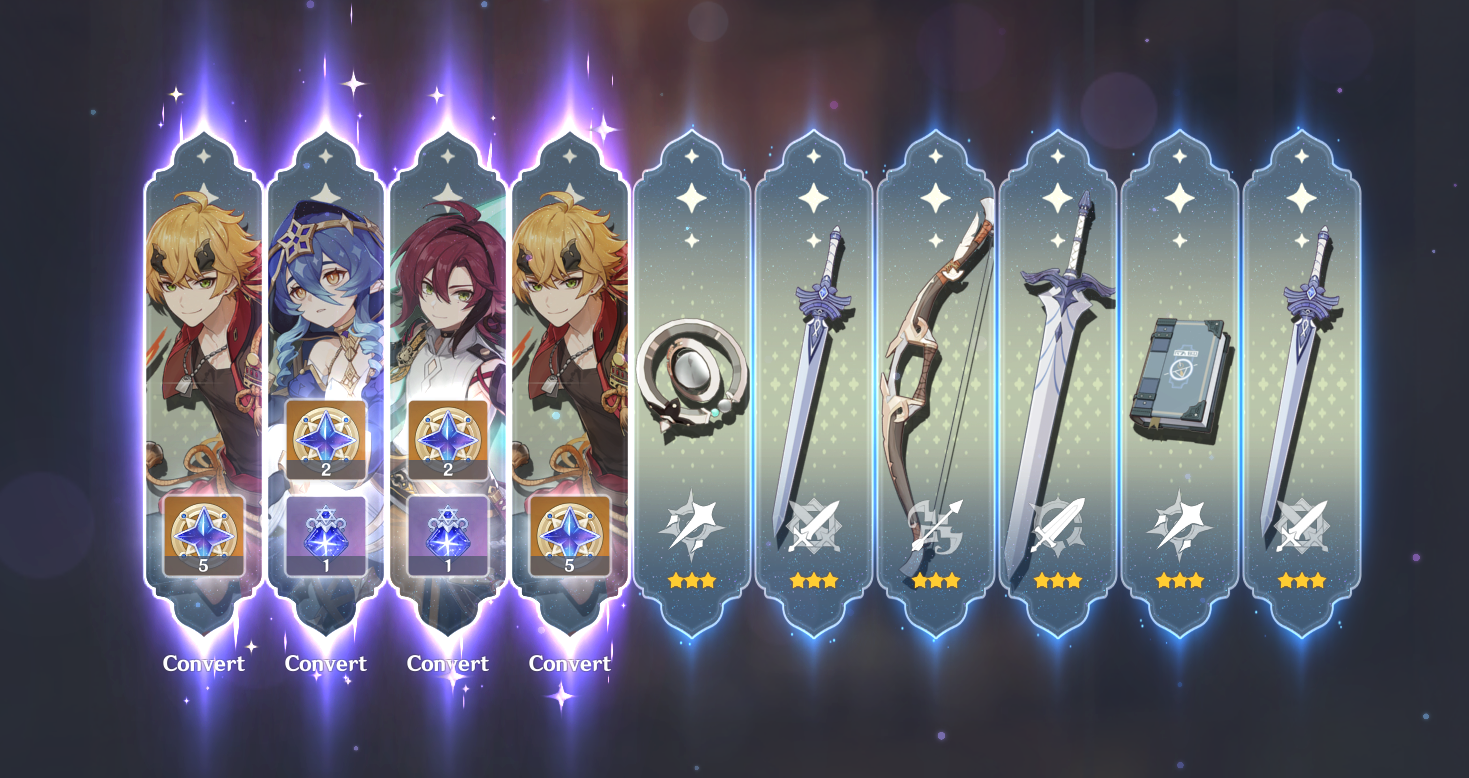Screen dimensions: 1469x778
Task: Click the Starglitter icon showing 5 on the first Thoma card
Action: tap(205, 537)
